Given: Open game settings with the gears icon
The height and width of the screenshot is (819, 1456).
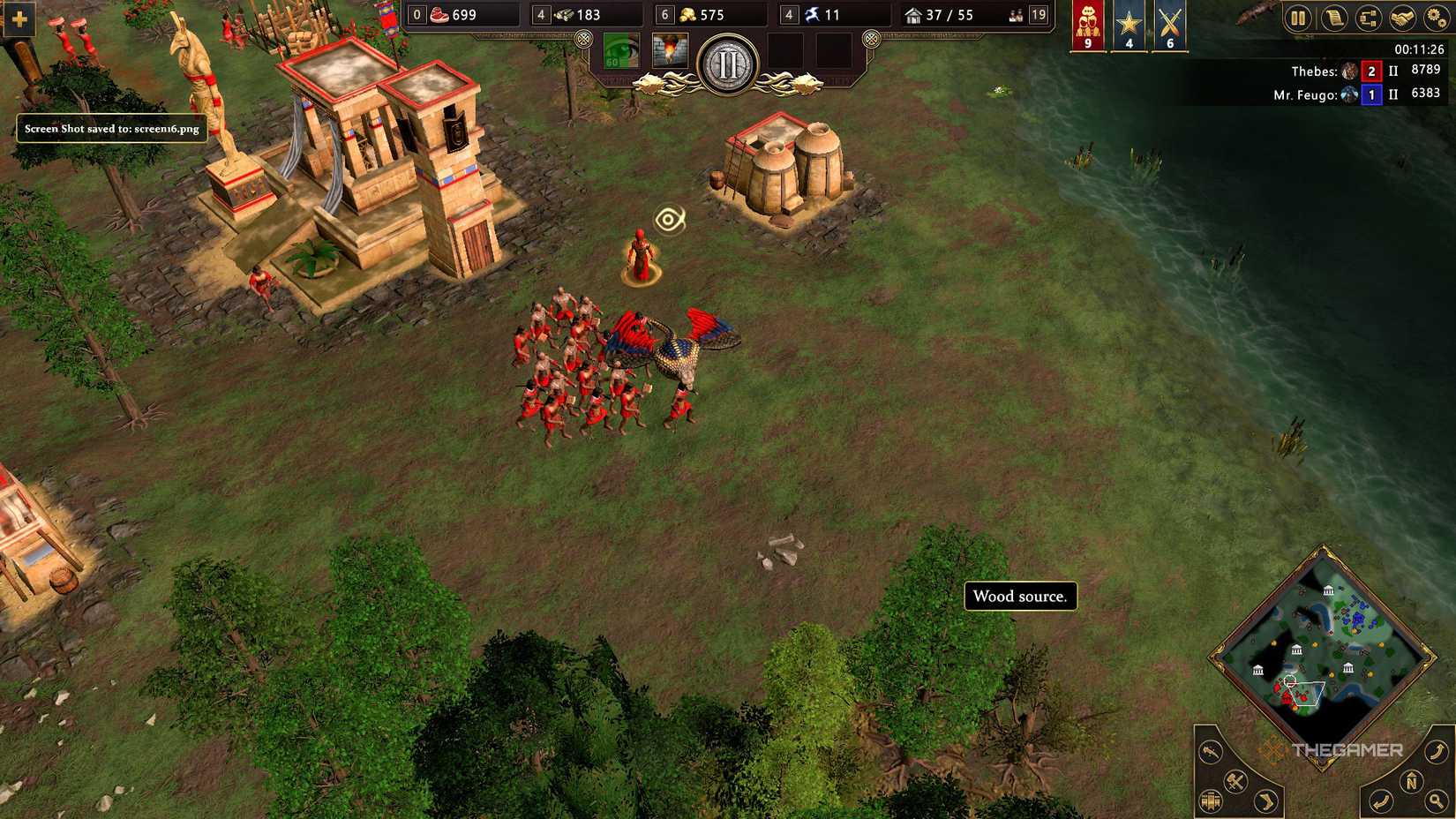Looking at the screenshot, I should click(1437, 16).
